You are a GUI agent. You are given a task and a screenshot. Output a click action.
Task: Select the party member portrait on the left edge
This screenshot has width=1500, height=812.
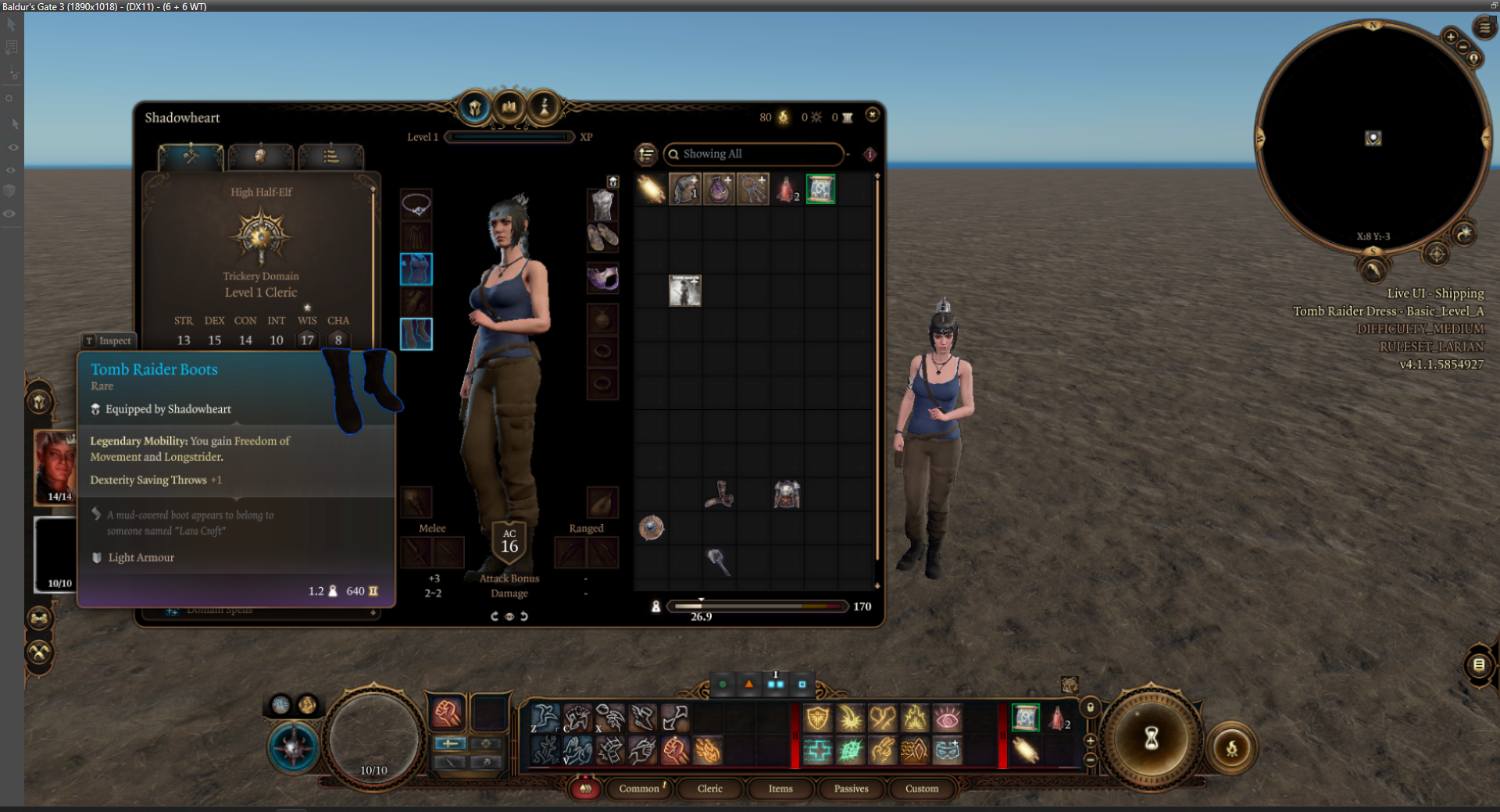point(55,467)
